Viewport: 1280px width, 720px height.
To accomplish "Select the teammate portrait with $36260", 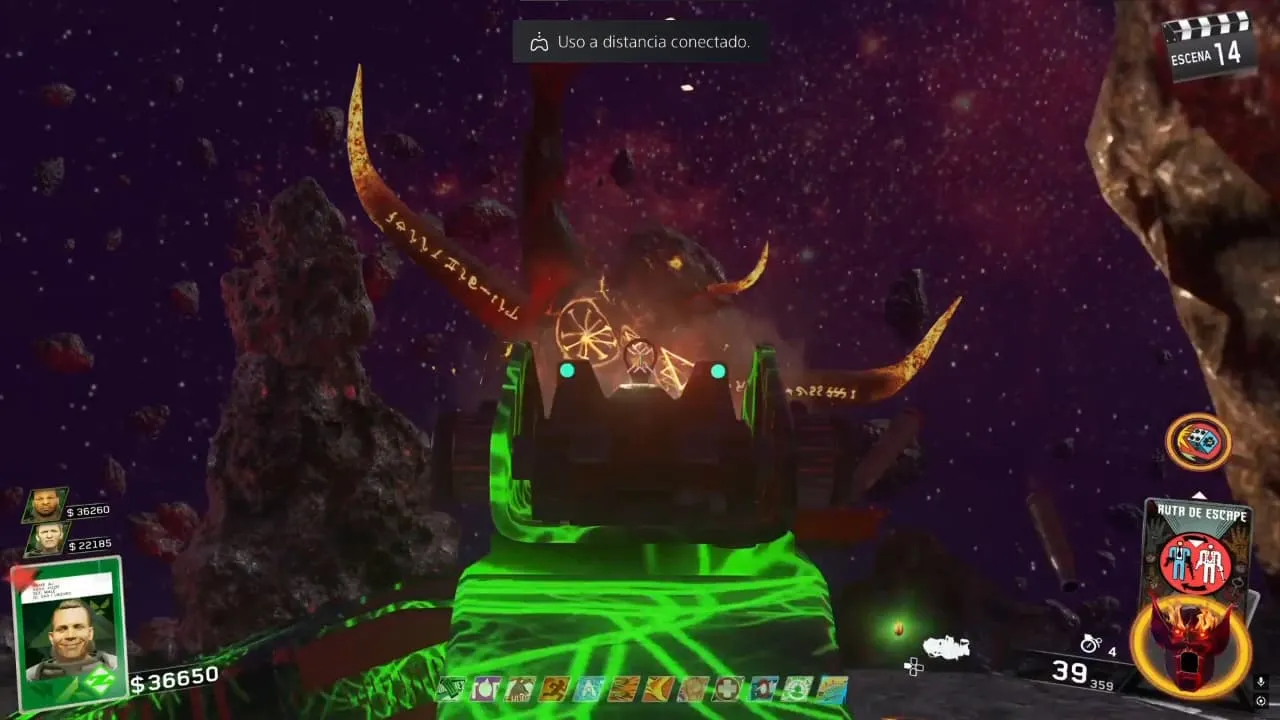I will [x=45, y=505].
